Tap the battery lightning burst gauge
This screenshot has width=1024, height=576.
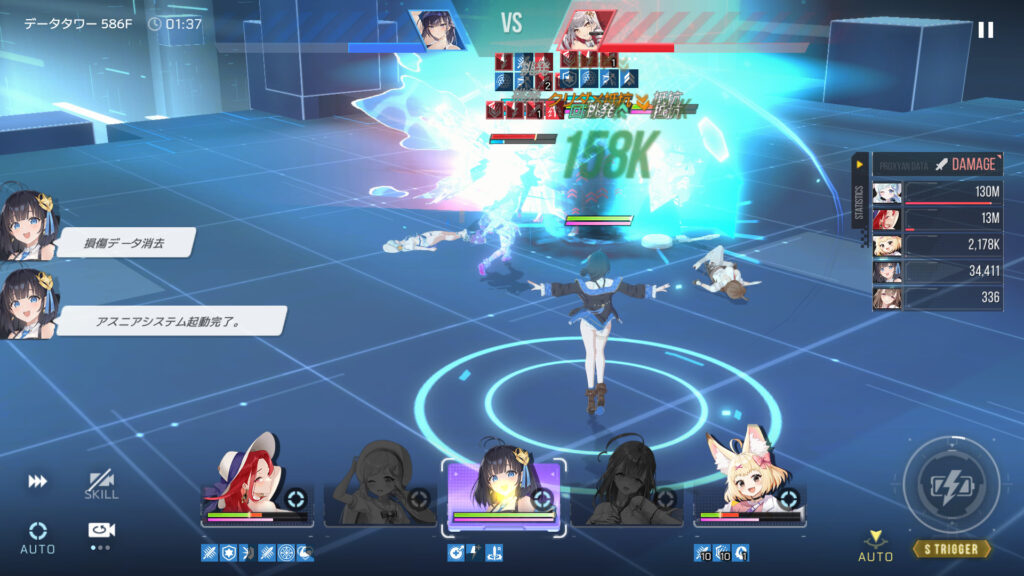pyautogui.click(x=951, y=486)
